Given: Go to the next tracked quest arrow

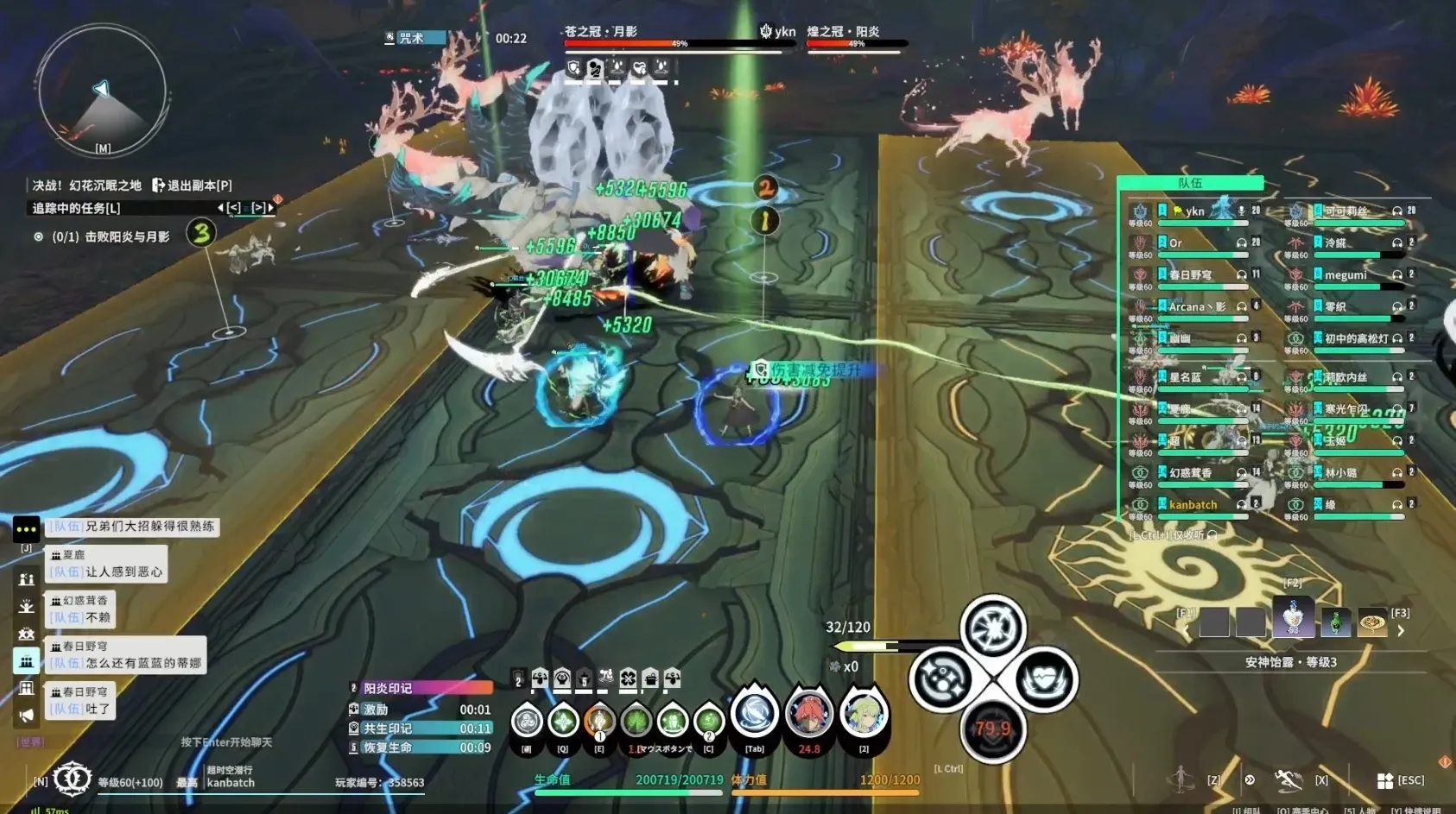Looking at the screenshot, I should point(270,208).
